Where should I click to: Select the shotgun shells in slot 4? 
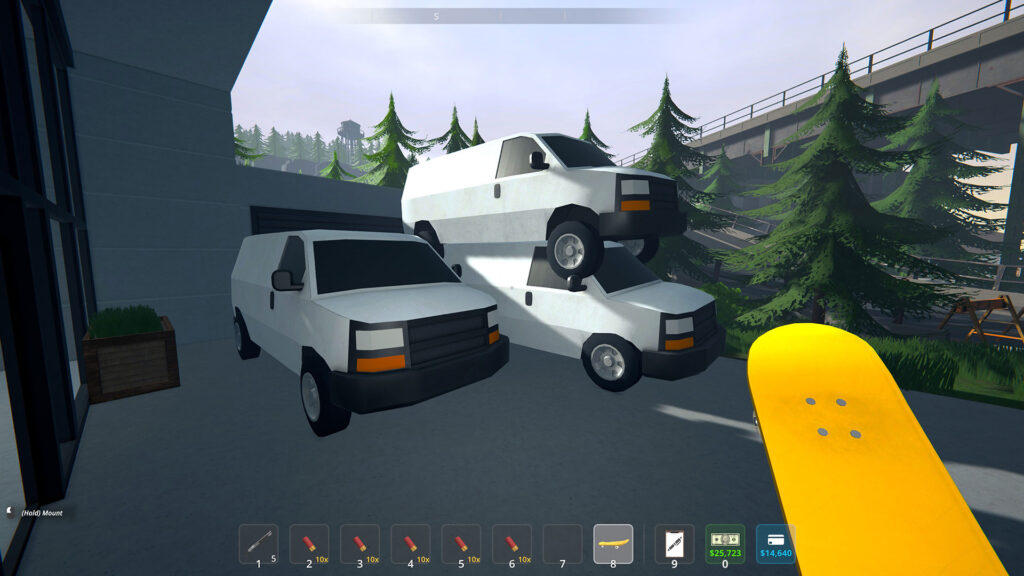410,544
